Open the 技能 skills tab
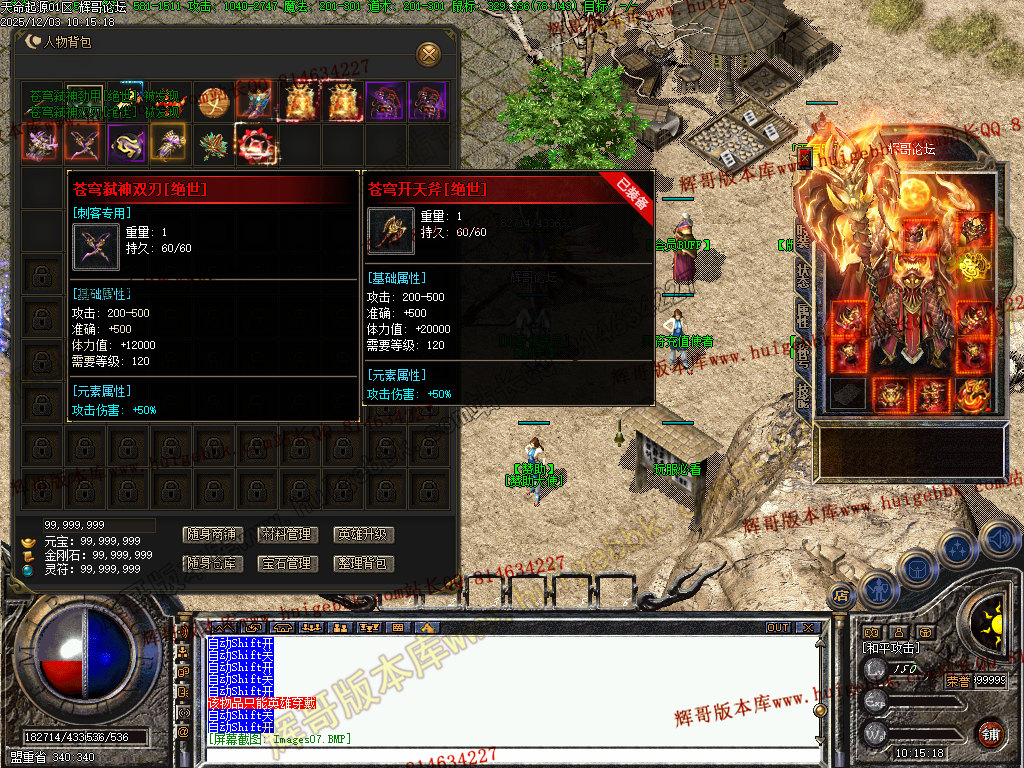Screen dimensions: 1024x768 click(x=804, y=394)
